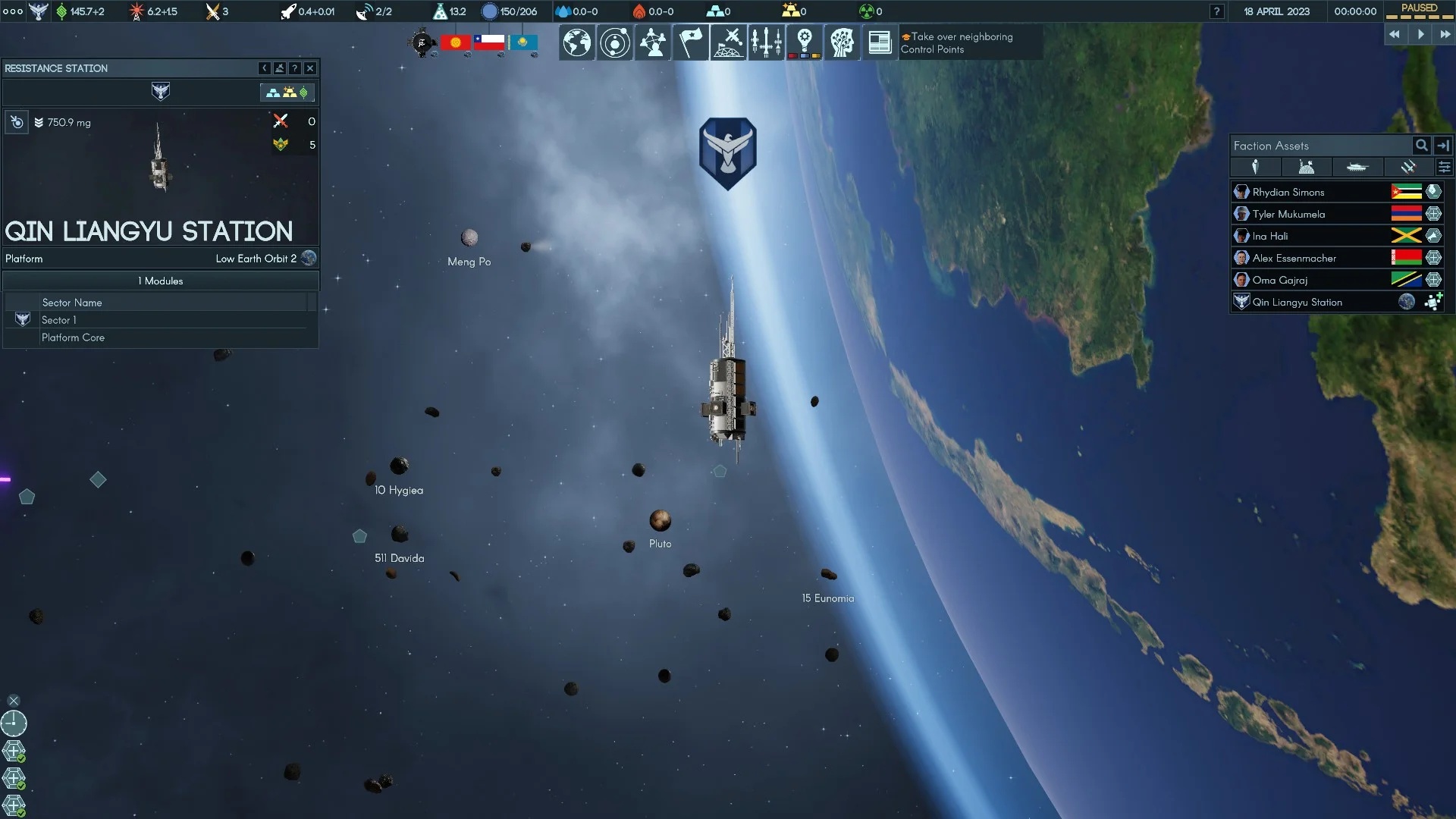The height and width of the screenshot is (819, 1456).
Task: Slow down time with the rewind button
Action: click(x=1395, y=34)
